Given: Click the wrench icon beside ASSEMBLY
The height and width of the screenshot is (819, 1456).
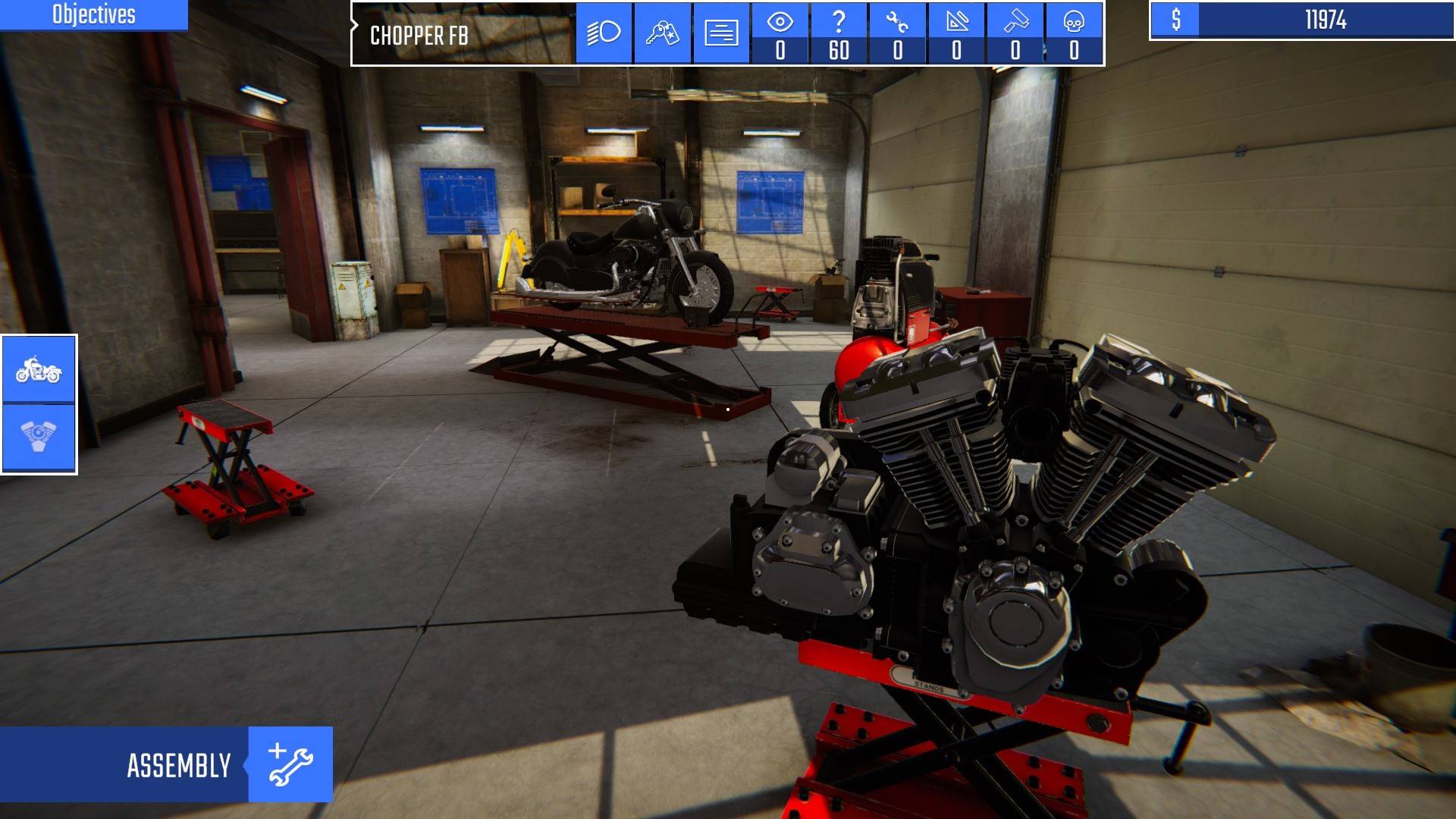Looking at the screenshot, I should click(x=291, y=764).
